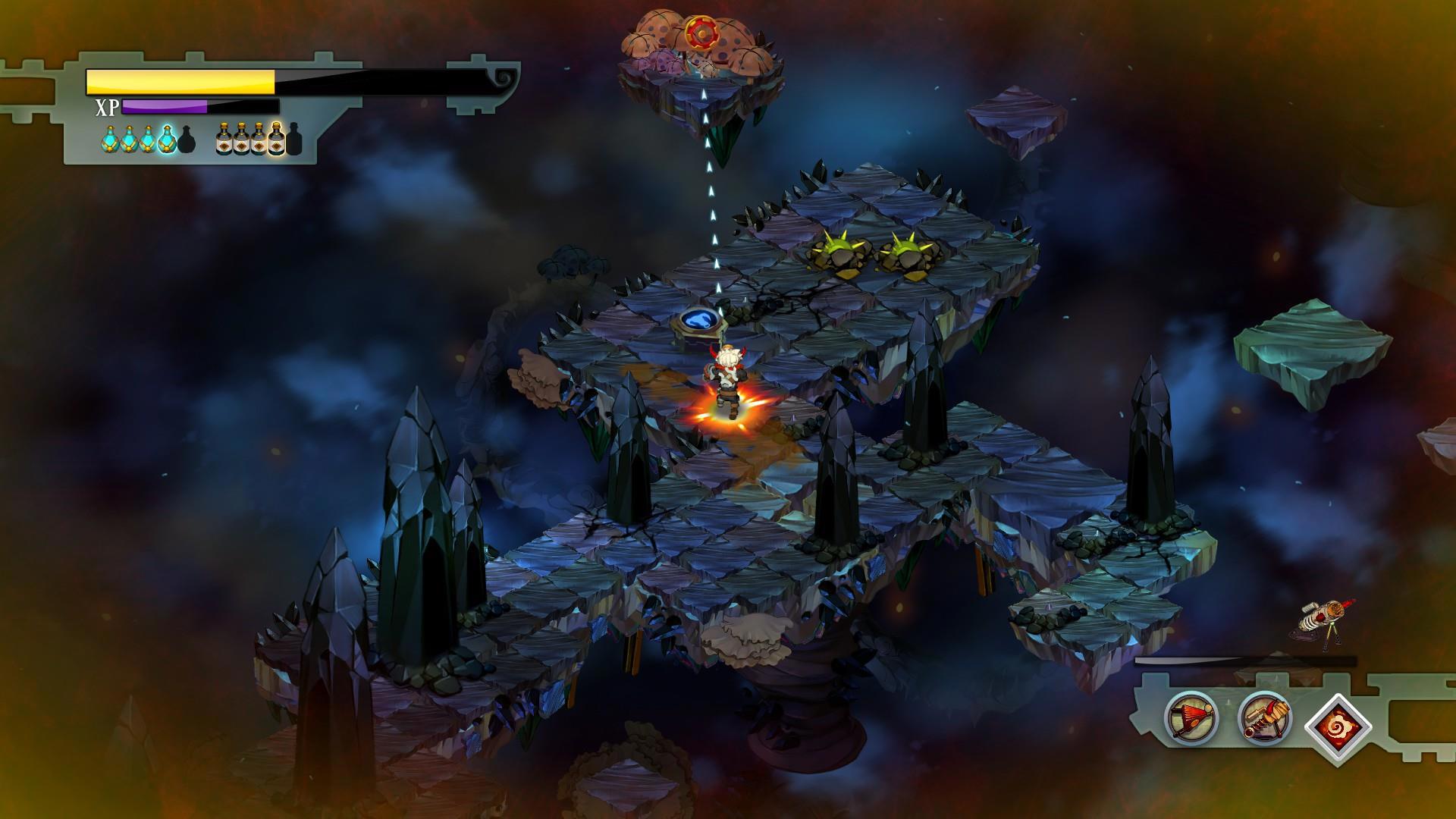
Task: Choose the cannon weapon icon
Action: pos(1265,717)
